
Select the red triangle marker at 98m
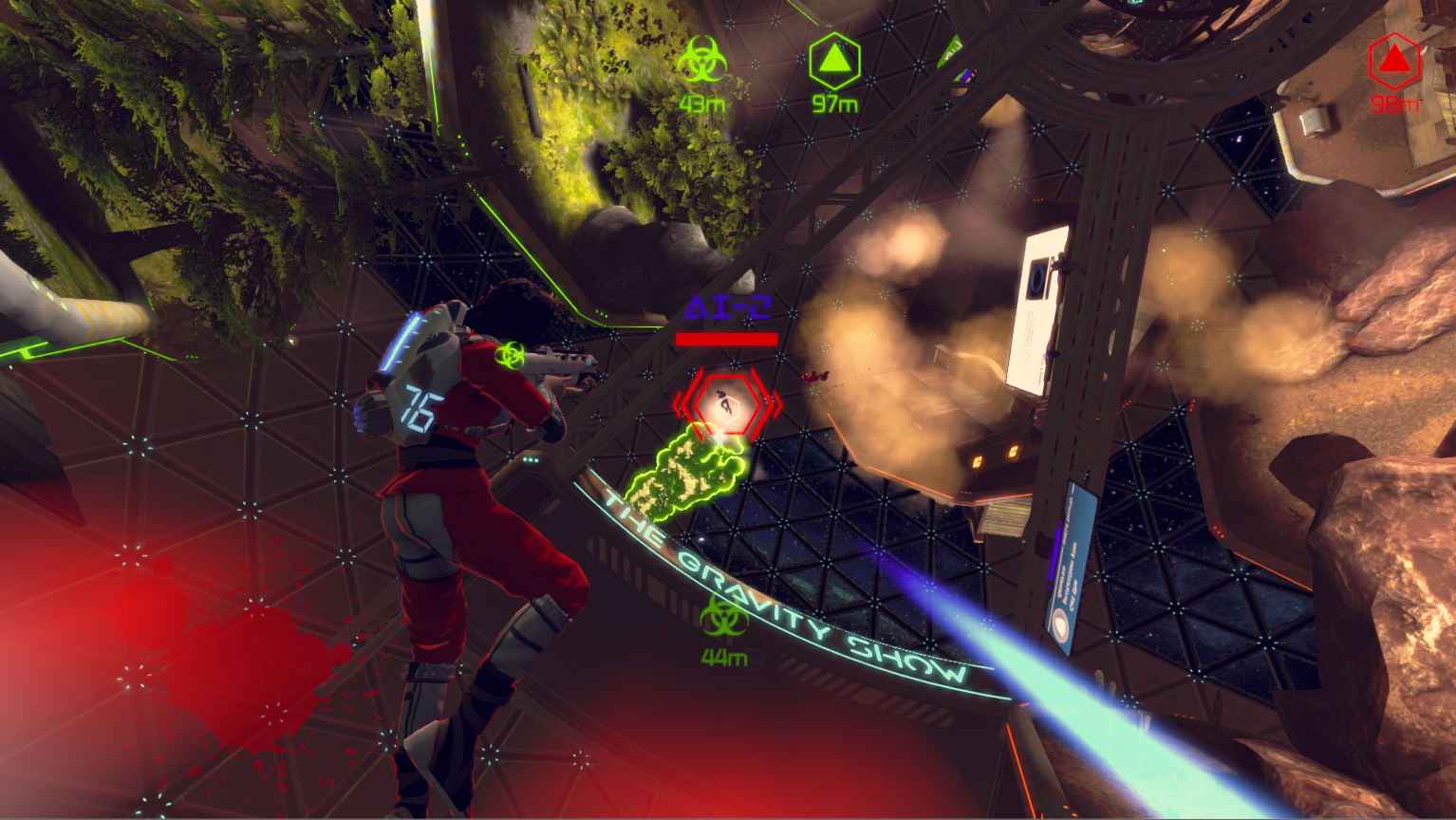[x=1393, y=62]
